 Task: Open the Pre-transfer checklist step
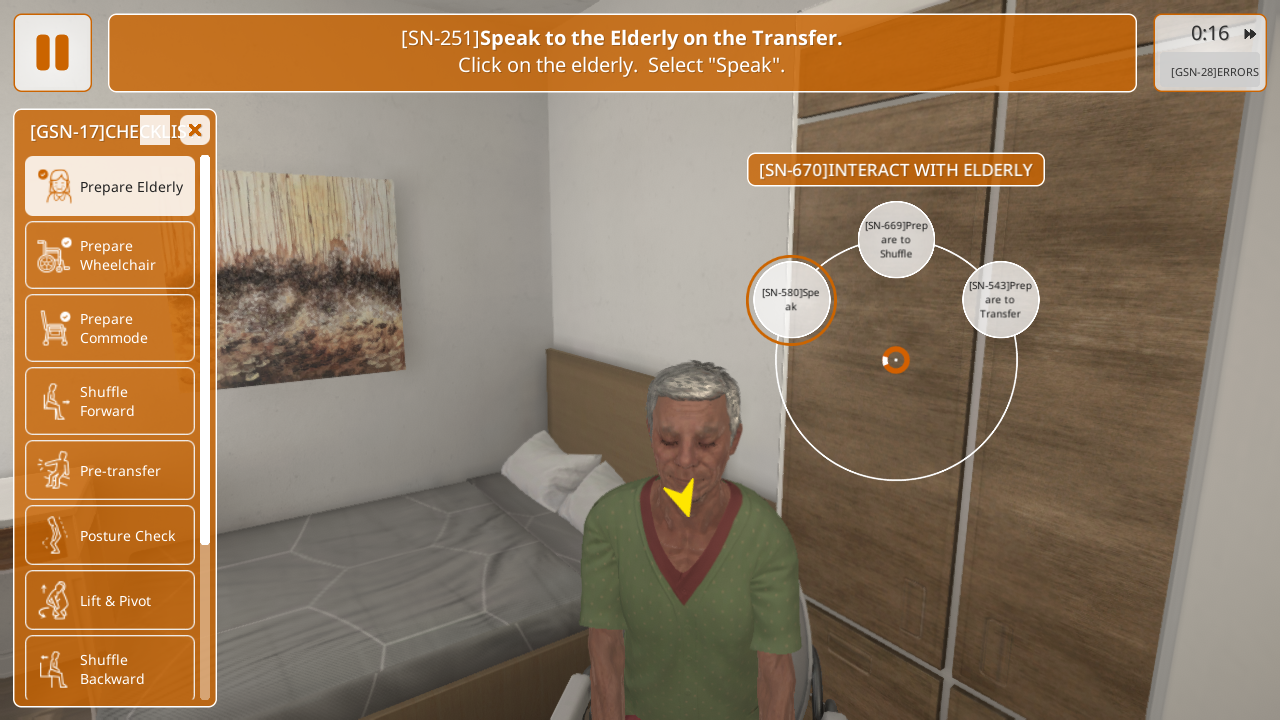point(110,470)
